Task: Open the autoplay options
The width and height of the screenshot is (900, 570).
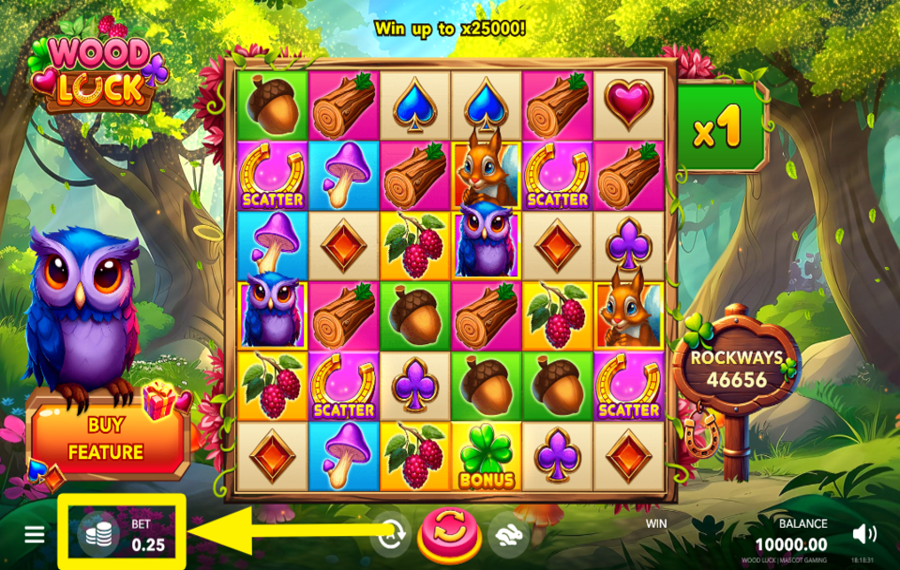Action: (x=391, y=534)
